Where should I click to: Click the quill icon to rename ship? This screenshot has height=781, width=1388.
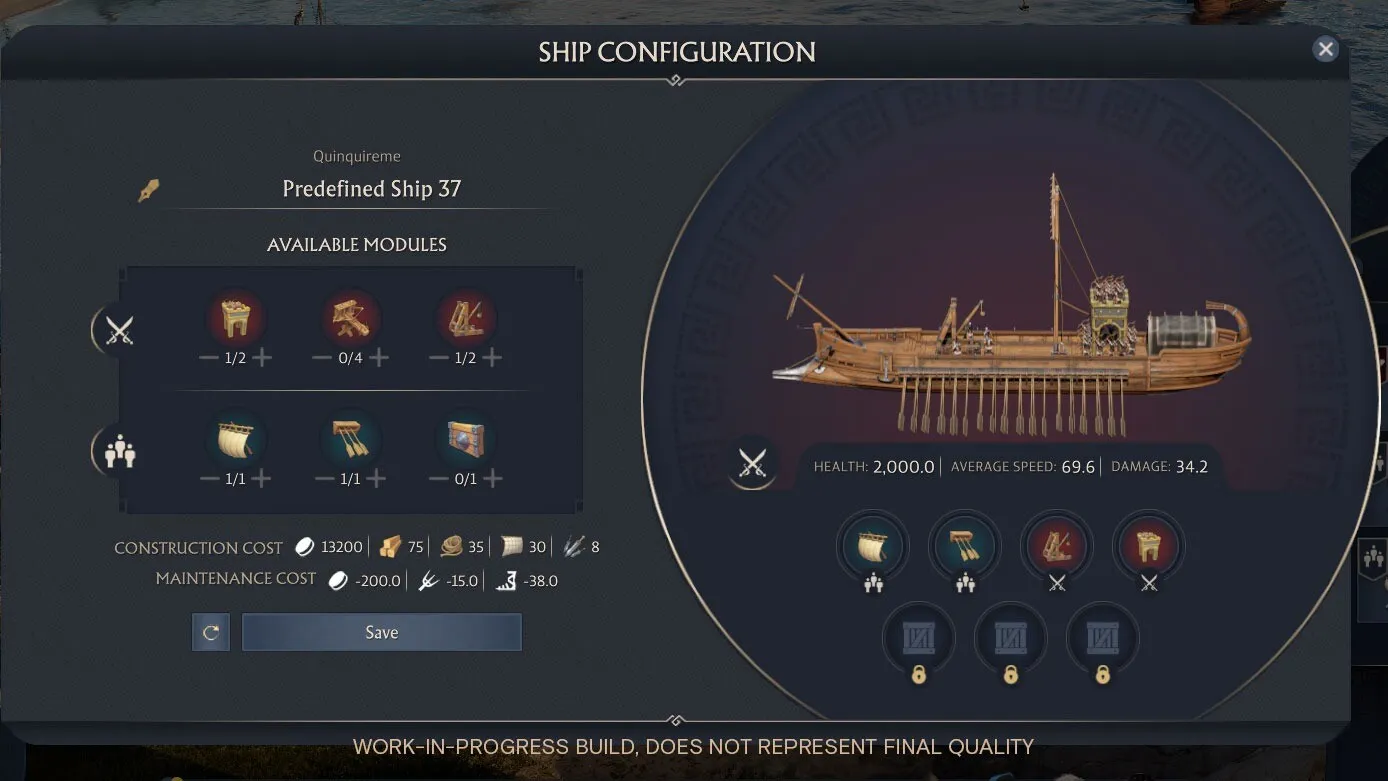tap(148, 189)
